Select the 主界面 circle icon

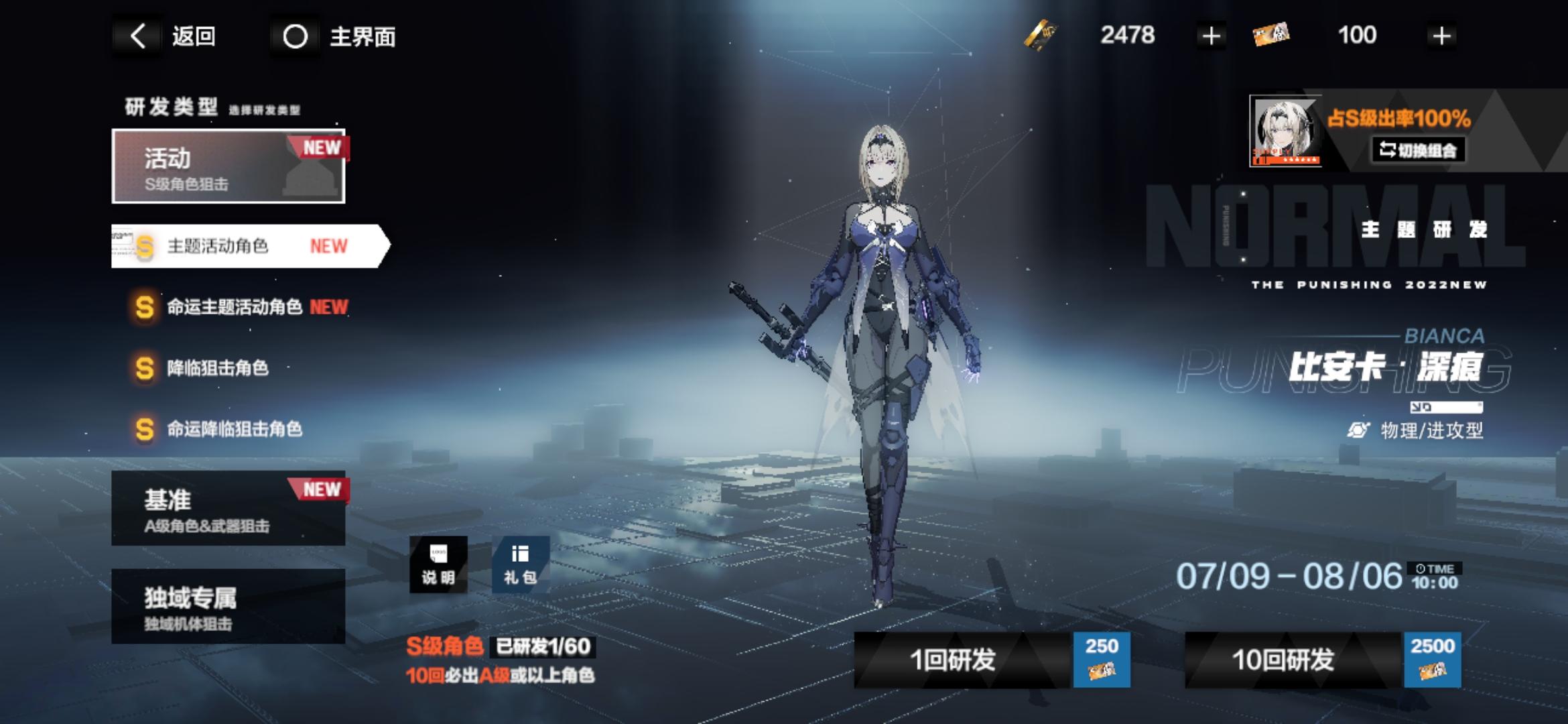(295, 36)
